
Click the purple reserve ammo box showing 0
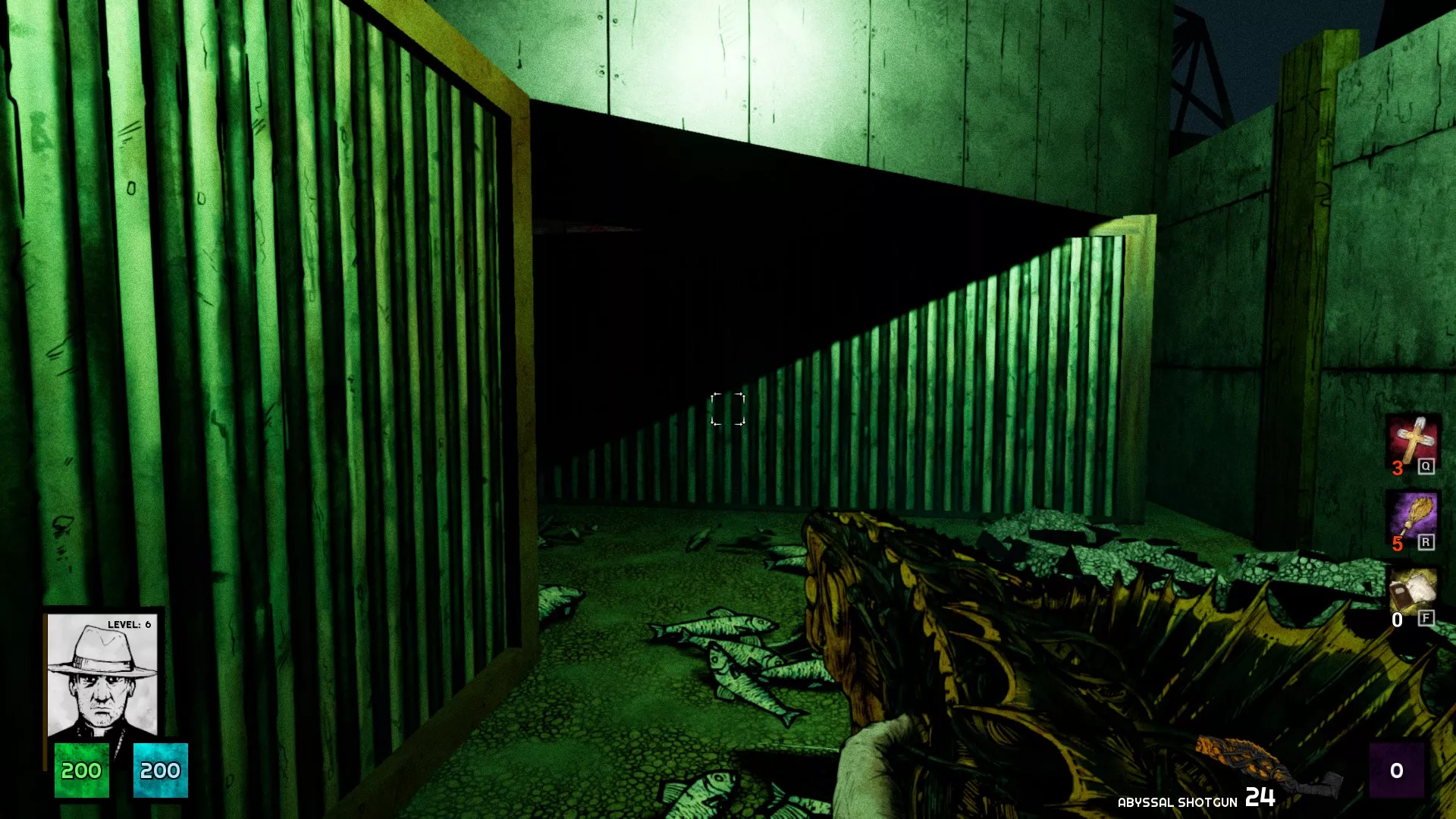pyautogui.click(x=1398, y=771)
